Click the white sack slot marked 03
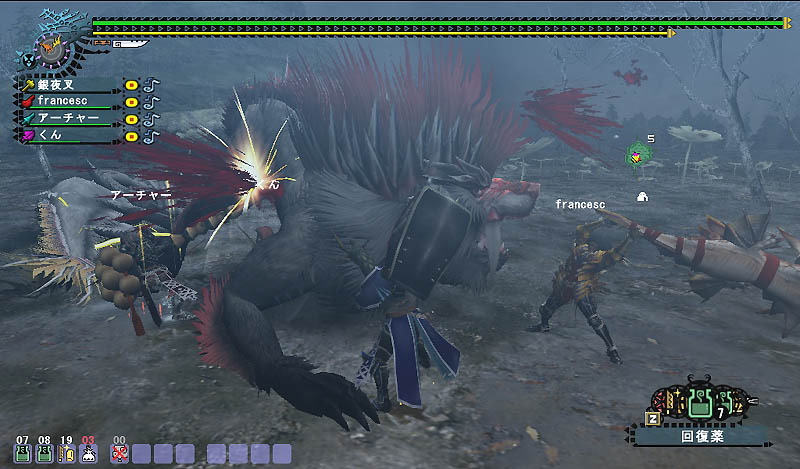Screen dimensions: 800x469 (x=88, y=453)
